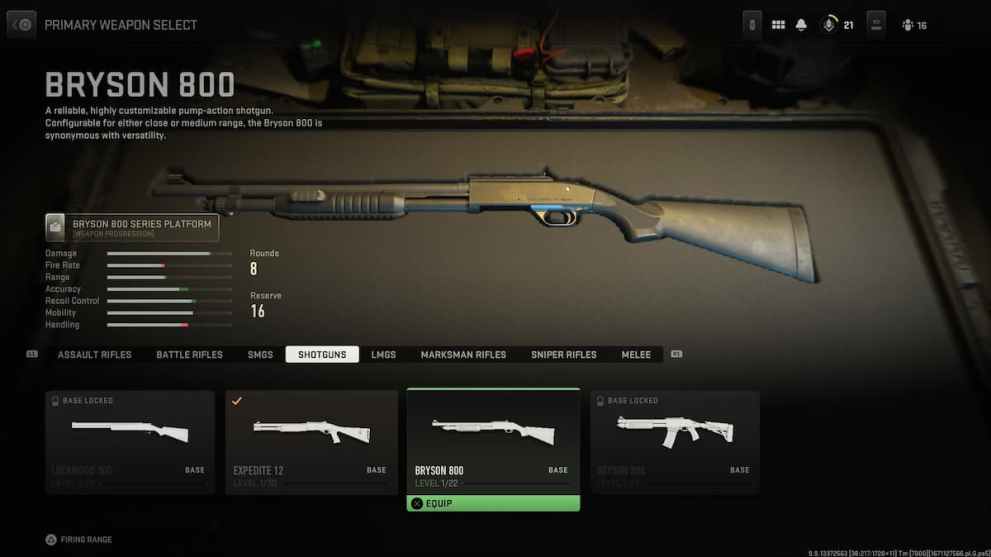Select the Shotguns tab
Image resolution: width=991 pixels, height=557 pixels.
click(321, 355)
